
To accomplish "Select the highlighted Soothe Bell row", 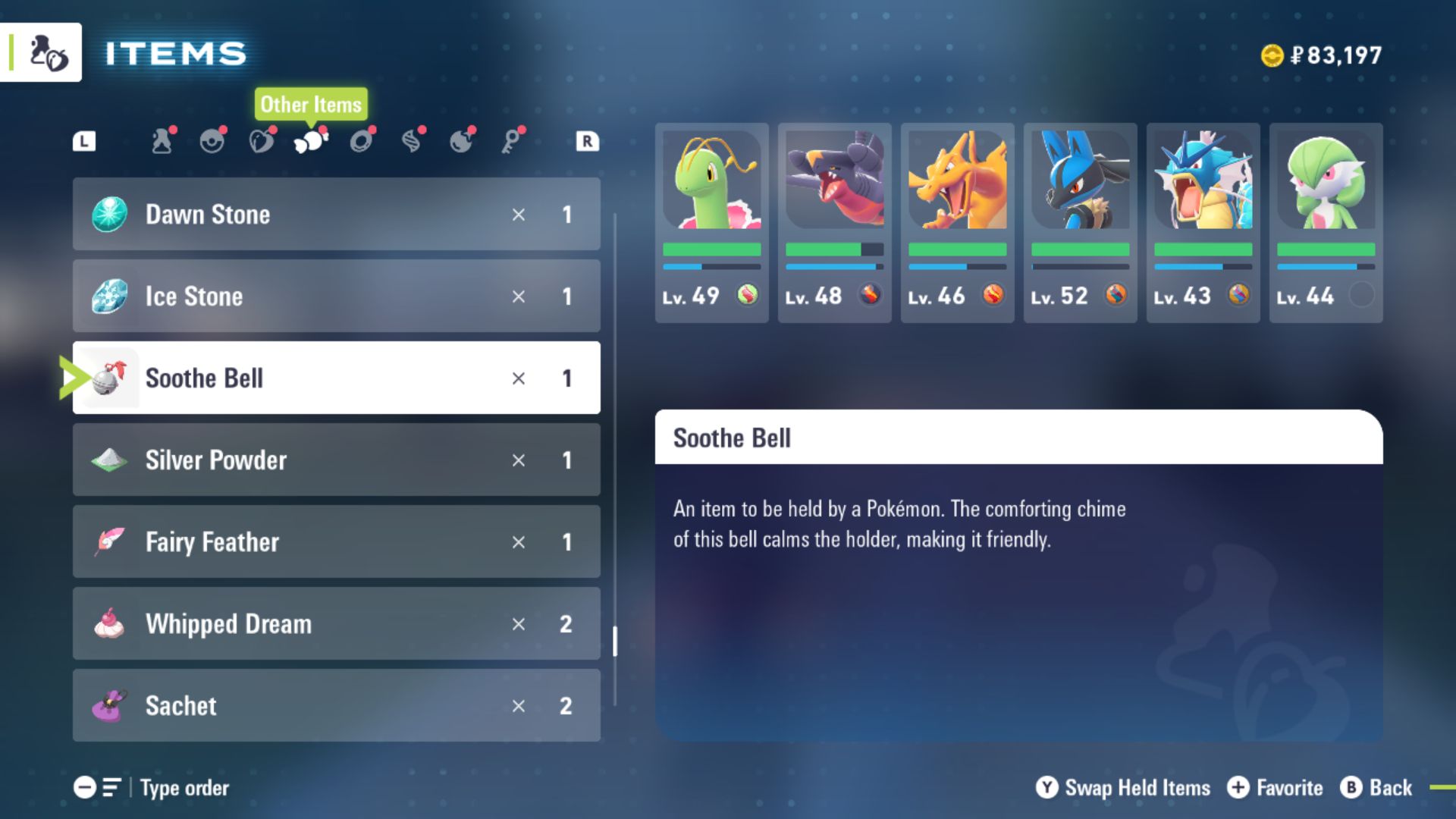I will pyautogui.click(x=336, y=378).
